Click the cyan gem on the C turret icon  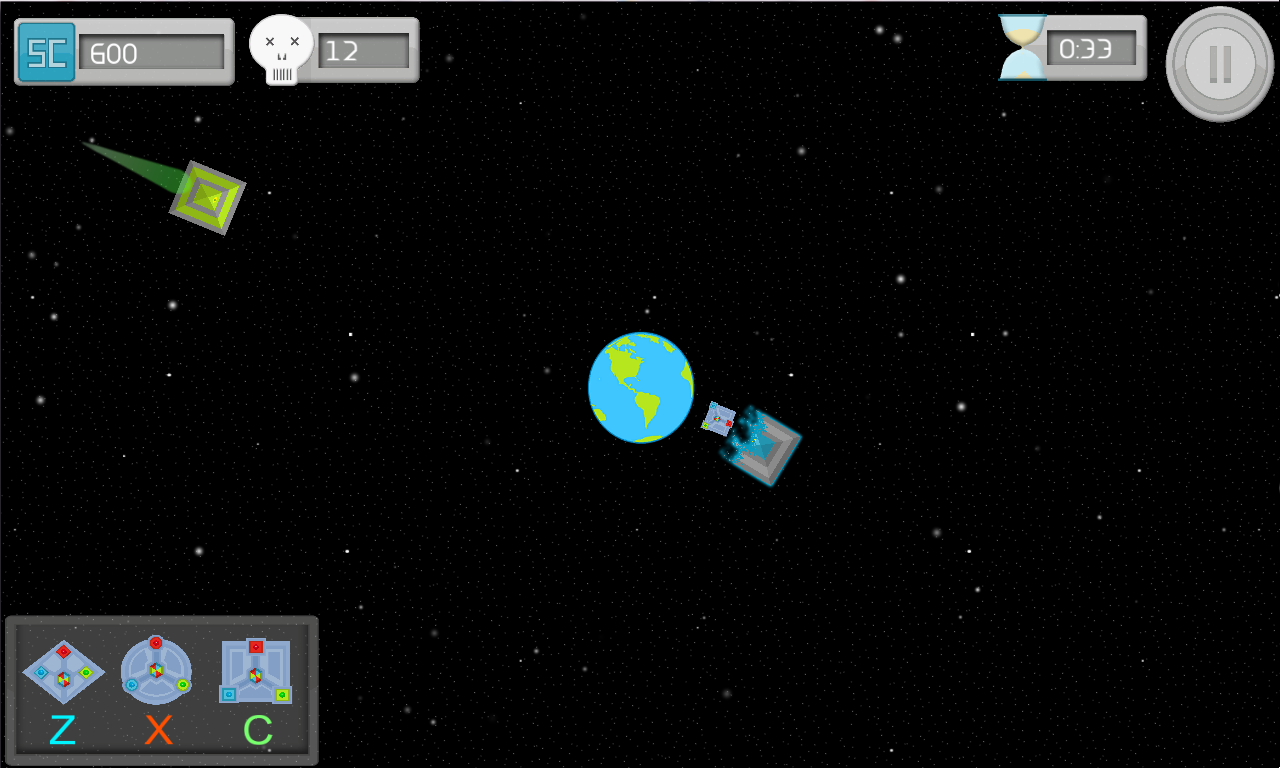229,693
